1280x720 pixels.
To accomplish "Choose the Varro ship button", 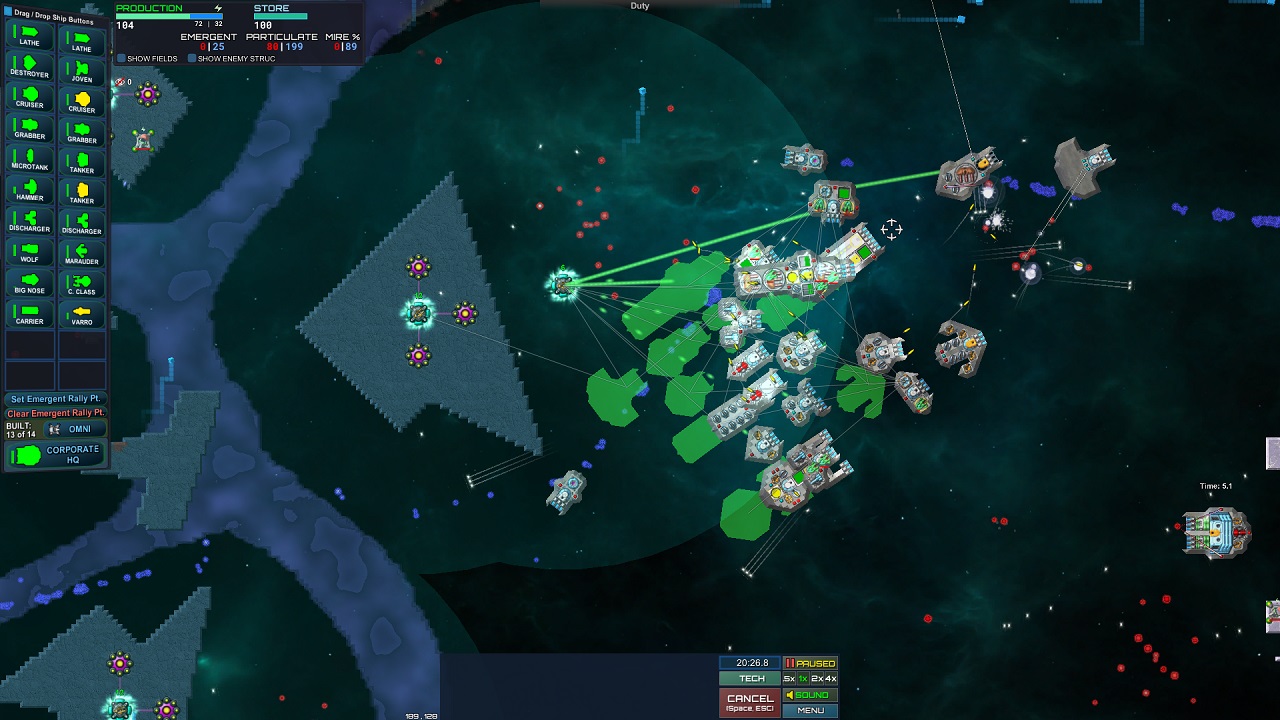I will point(81,315).
